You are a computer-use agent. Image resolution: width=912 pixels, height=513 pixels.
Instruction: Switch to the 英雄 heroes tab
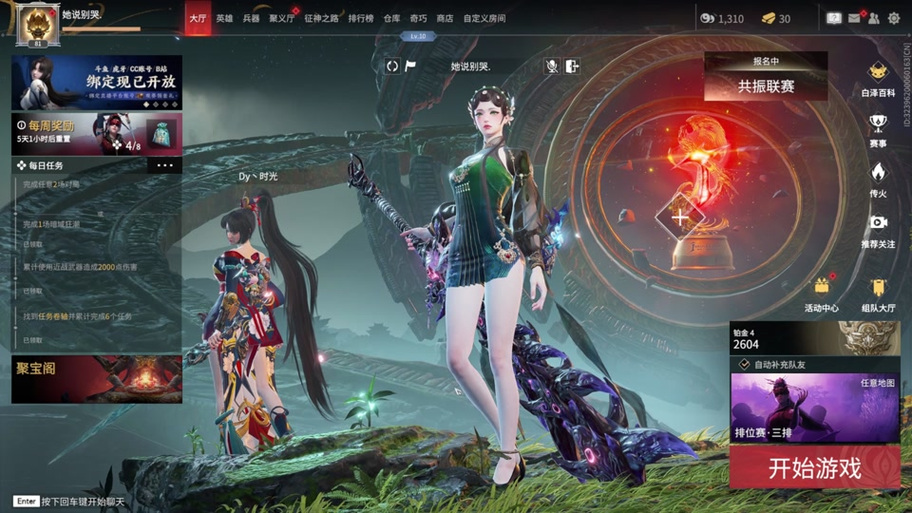click(225, 18)
